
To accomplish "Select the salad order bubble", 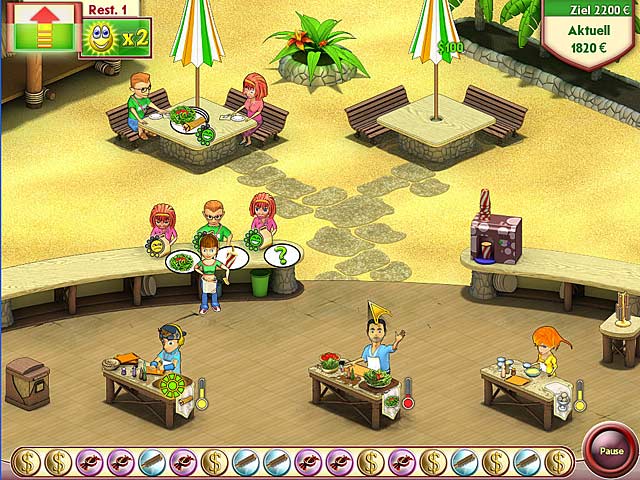I will tap(182, 262).
